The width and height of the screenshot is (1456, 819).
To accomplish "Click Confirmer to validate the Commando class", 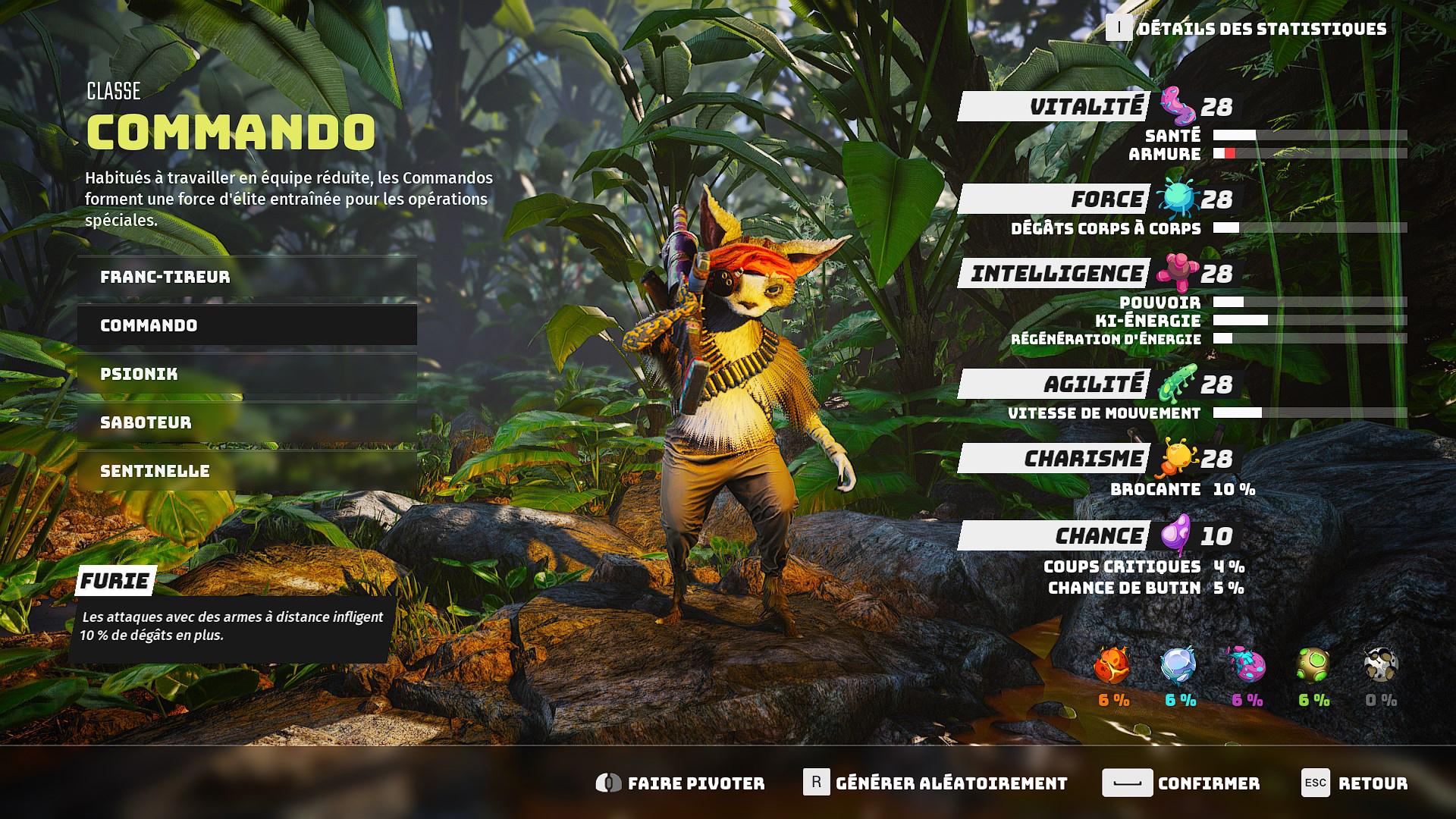I will point(1183,783).
